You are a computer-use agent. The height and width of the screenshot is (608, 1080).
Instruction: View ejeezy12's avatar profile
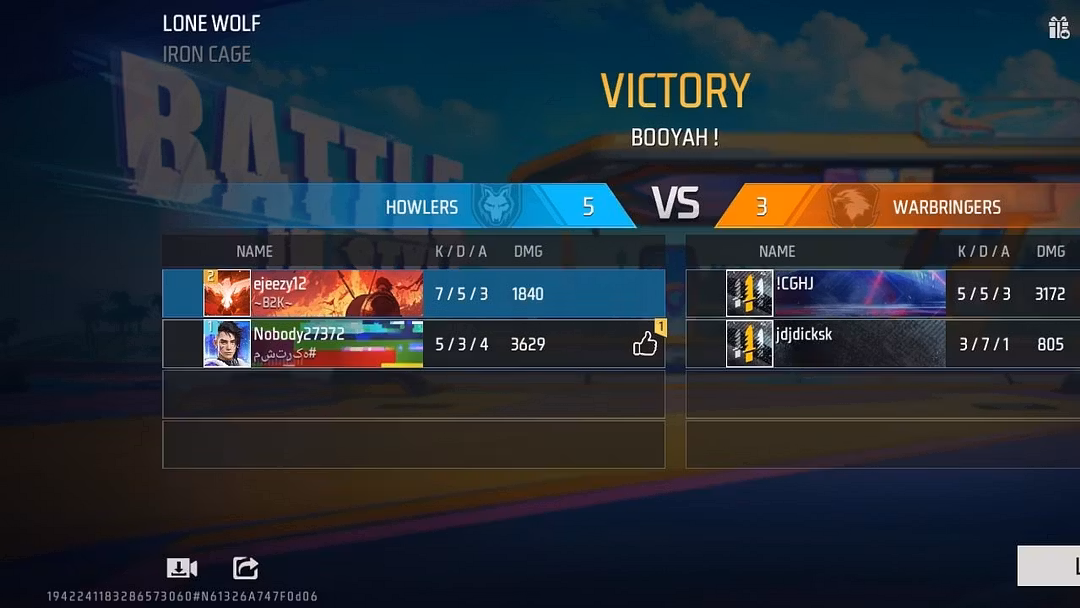(227, 293)
